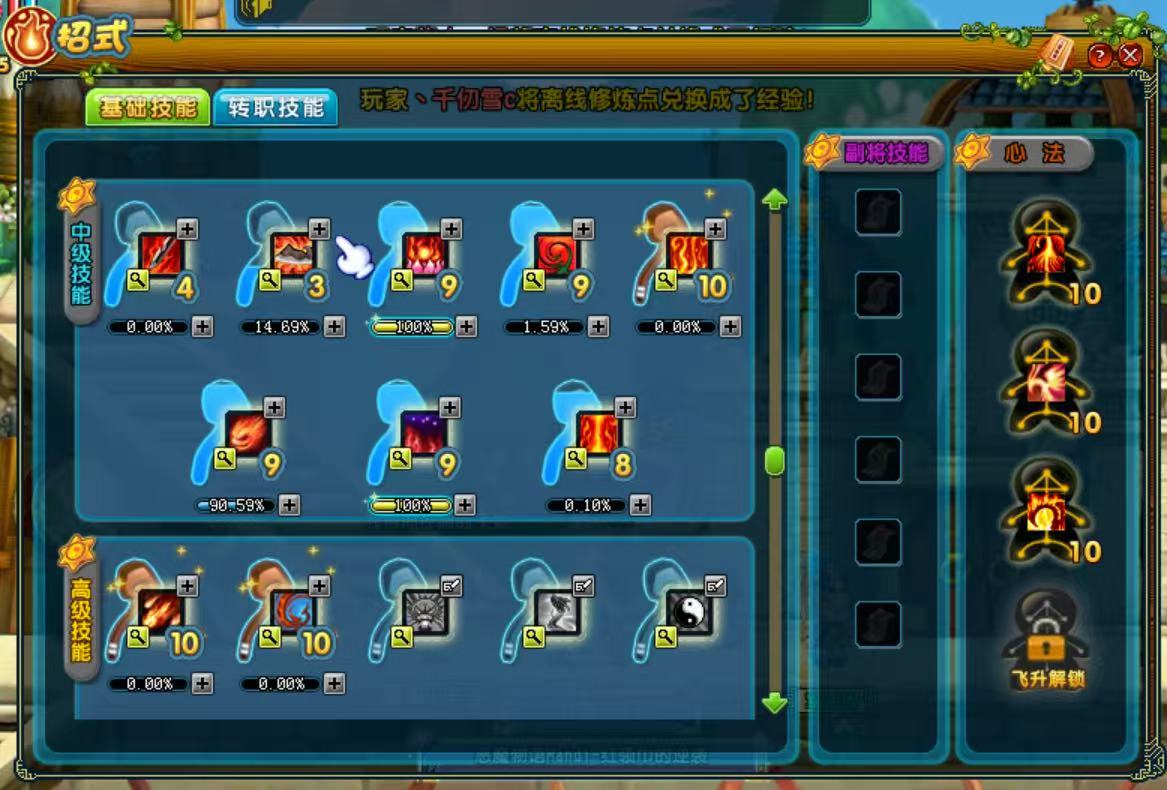Add experience to the 14.69% skill bar
The height and width of the screenshot is (790, 1167).
335,327
